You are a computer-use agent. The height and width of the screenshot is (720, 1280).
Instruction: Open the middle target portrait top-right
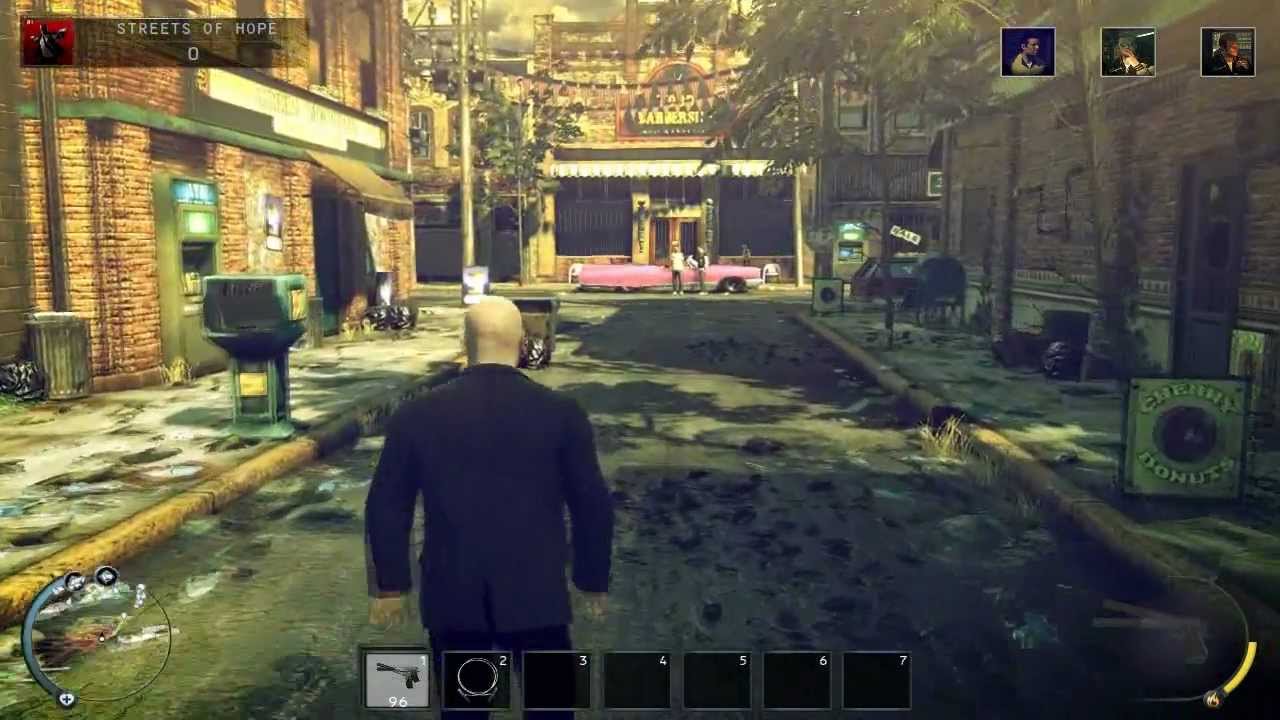tap(1127, 52)
